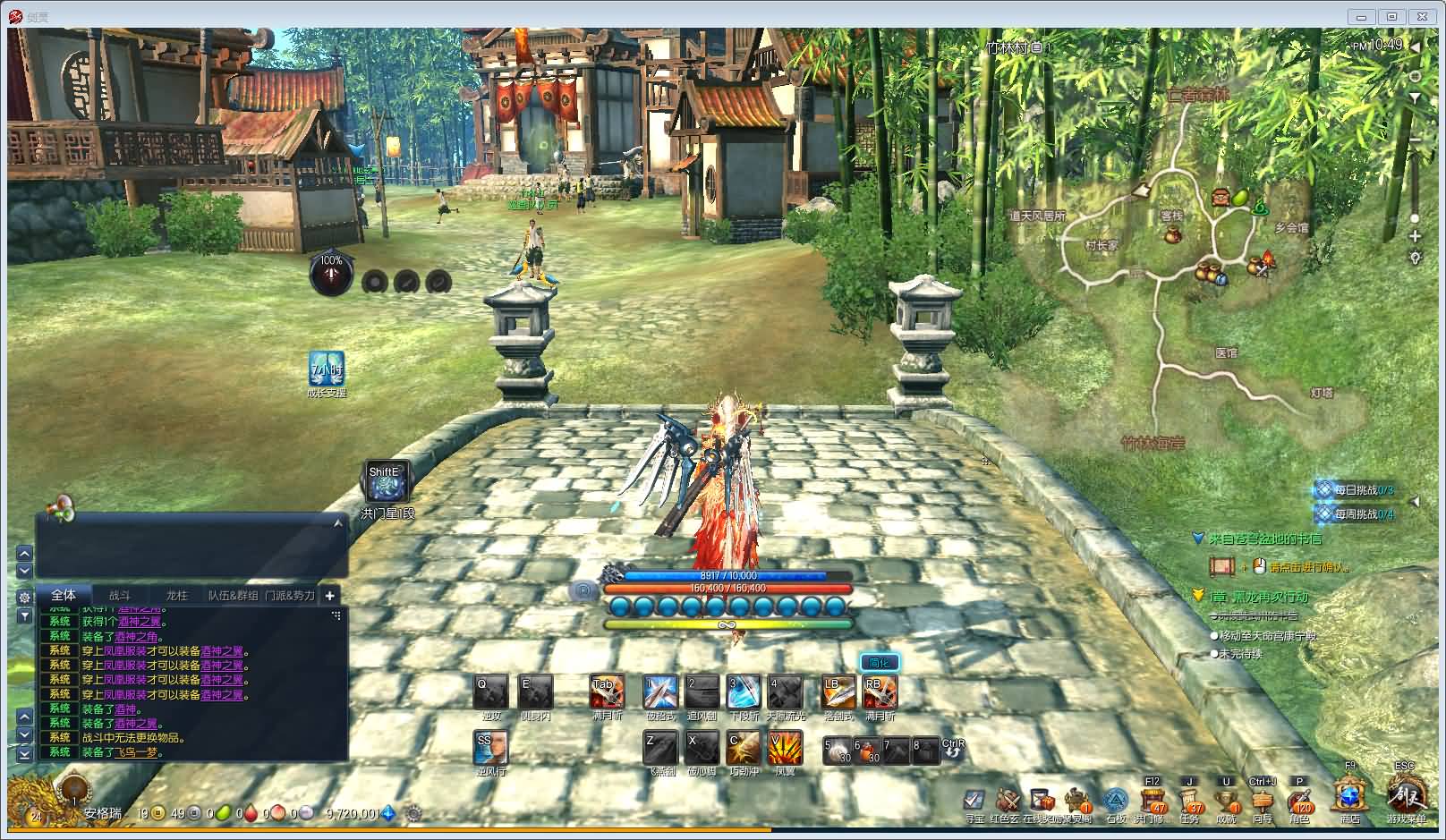1446x840 pixels.
Task: Click the 客栈 inn marker on the map
Action: (1171, 216)
